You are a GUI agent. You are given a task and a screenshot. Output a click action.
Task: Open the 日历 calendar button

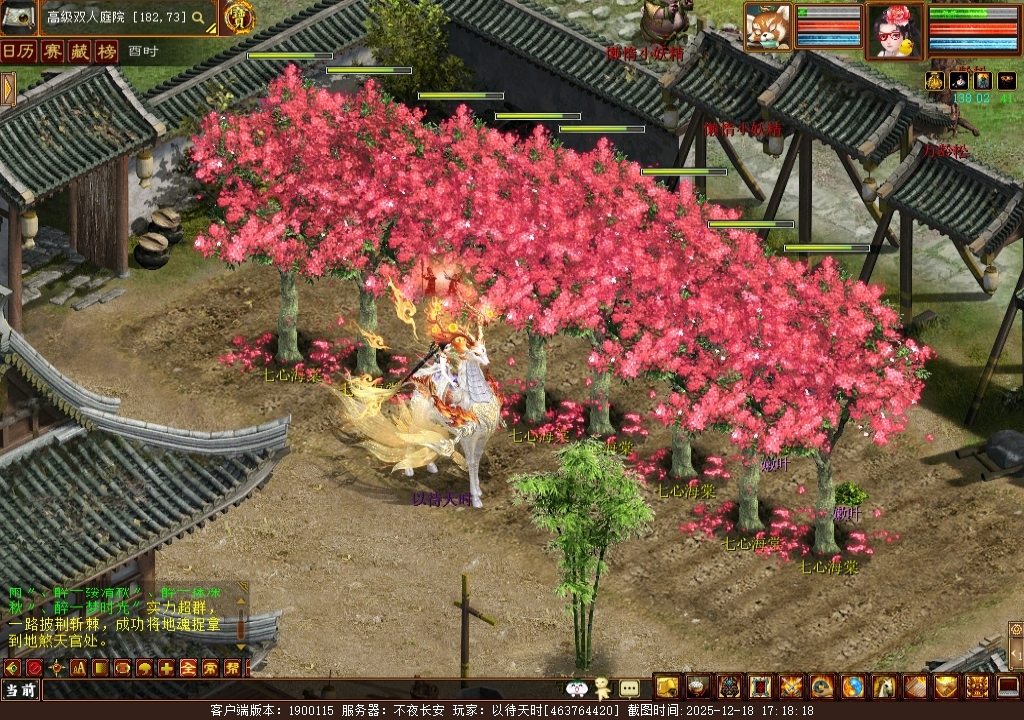tap(19, 52)
